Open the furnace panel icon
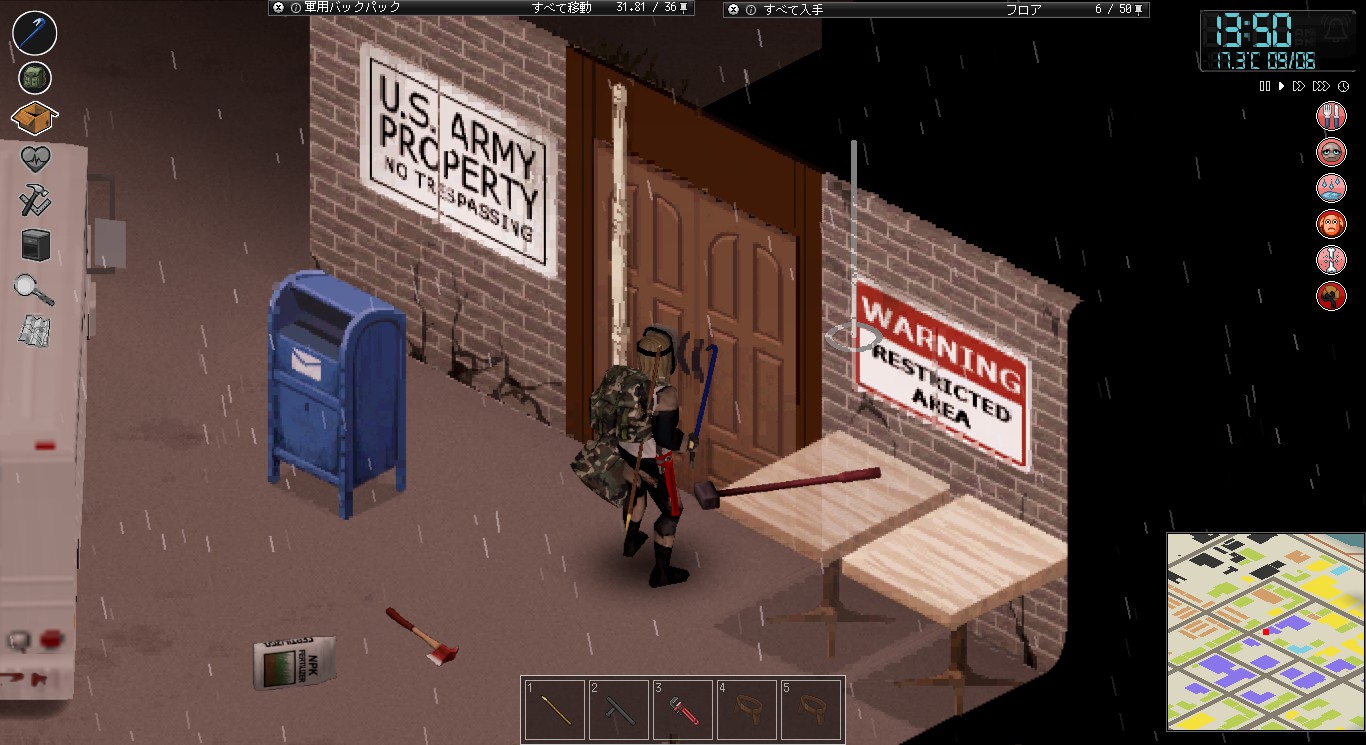Screen dimensions: 1366x745 (x=35, y=244)
